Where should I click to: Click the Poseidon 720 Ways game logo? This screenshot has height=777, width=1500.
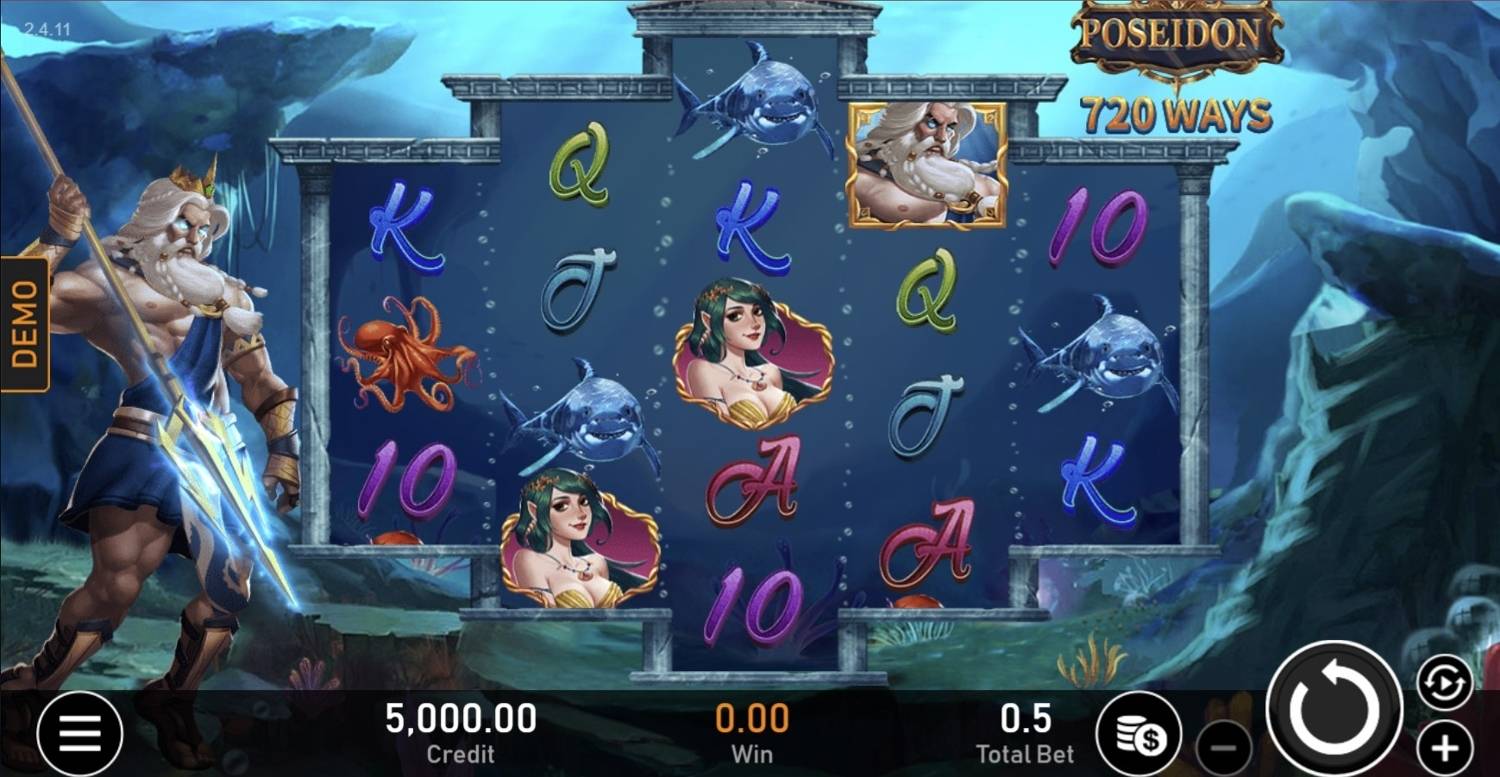(x=1172, y=60)
